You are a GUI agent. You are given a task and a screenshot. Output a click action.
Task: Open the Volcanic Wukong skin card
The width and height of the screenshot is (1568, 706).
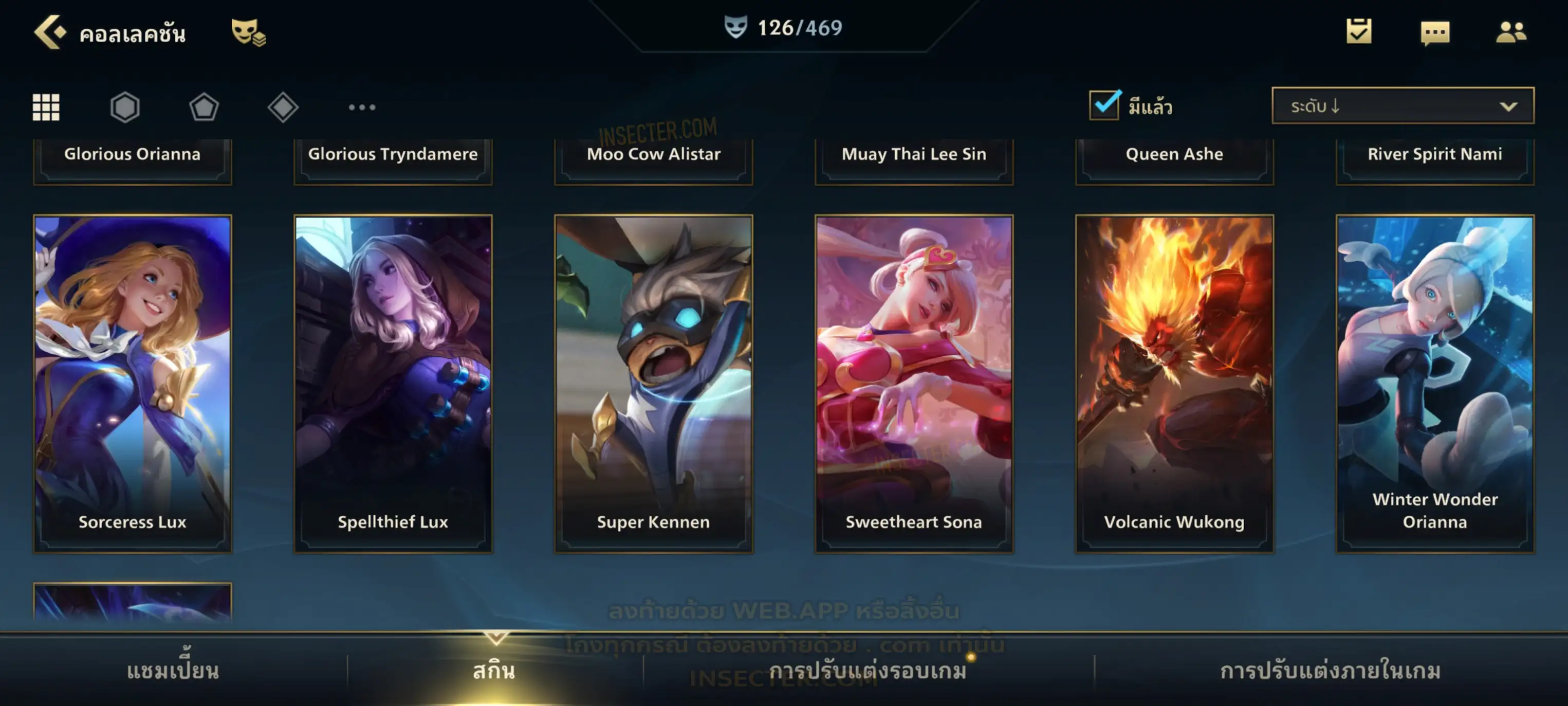coord(1175,384)
